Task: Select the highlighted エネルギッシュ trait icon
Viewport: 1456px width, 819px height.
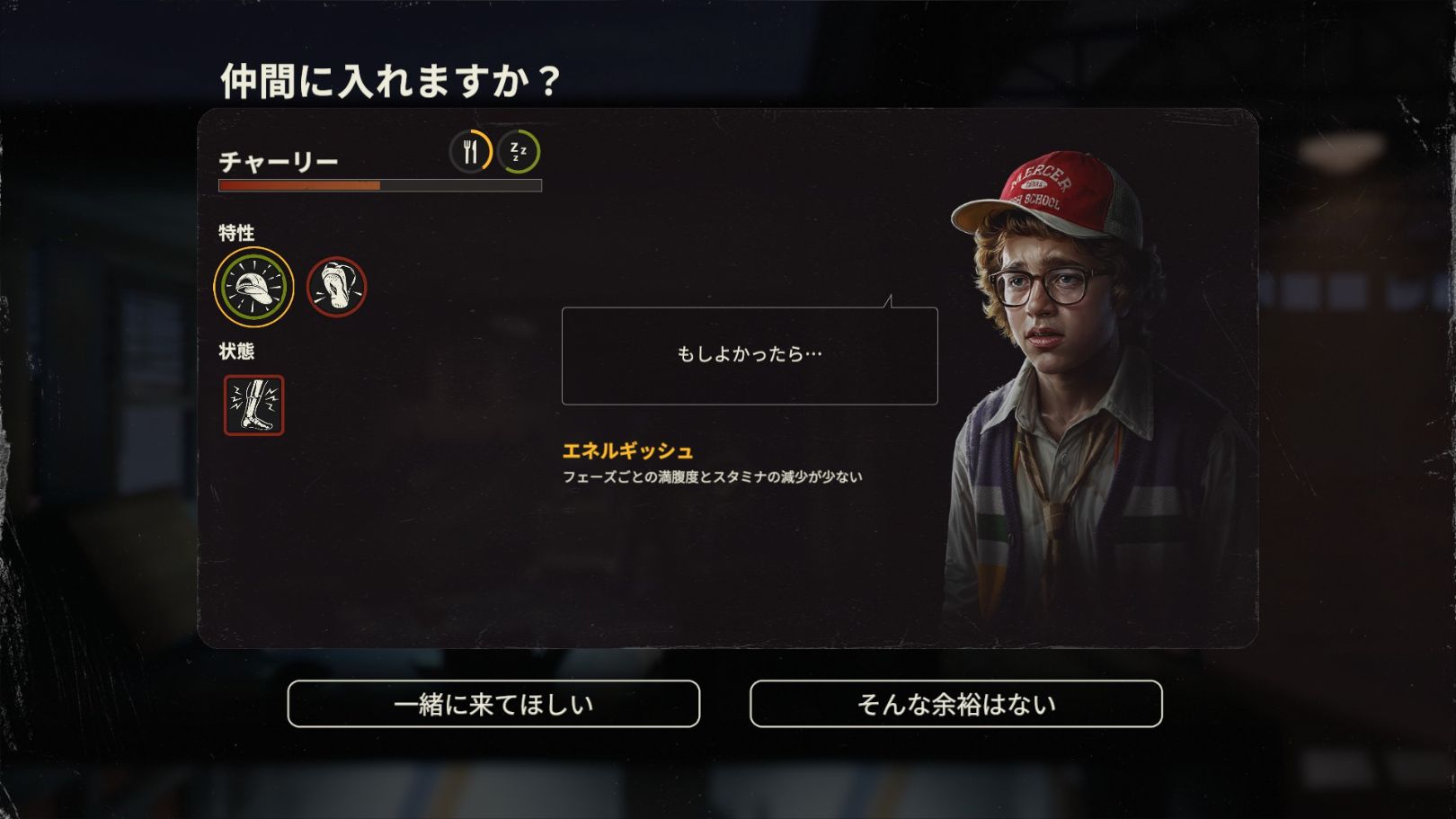Action: [253, 287]
